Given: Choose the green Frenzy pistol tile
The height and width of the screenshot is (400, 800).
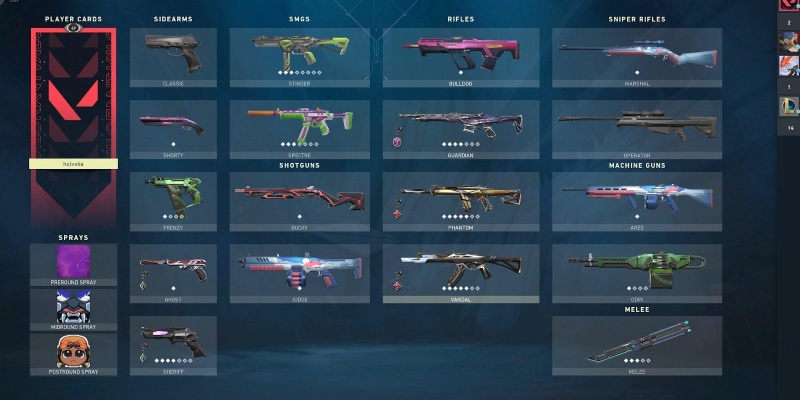Looking at the screenshot, I should click(173, 201).
